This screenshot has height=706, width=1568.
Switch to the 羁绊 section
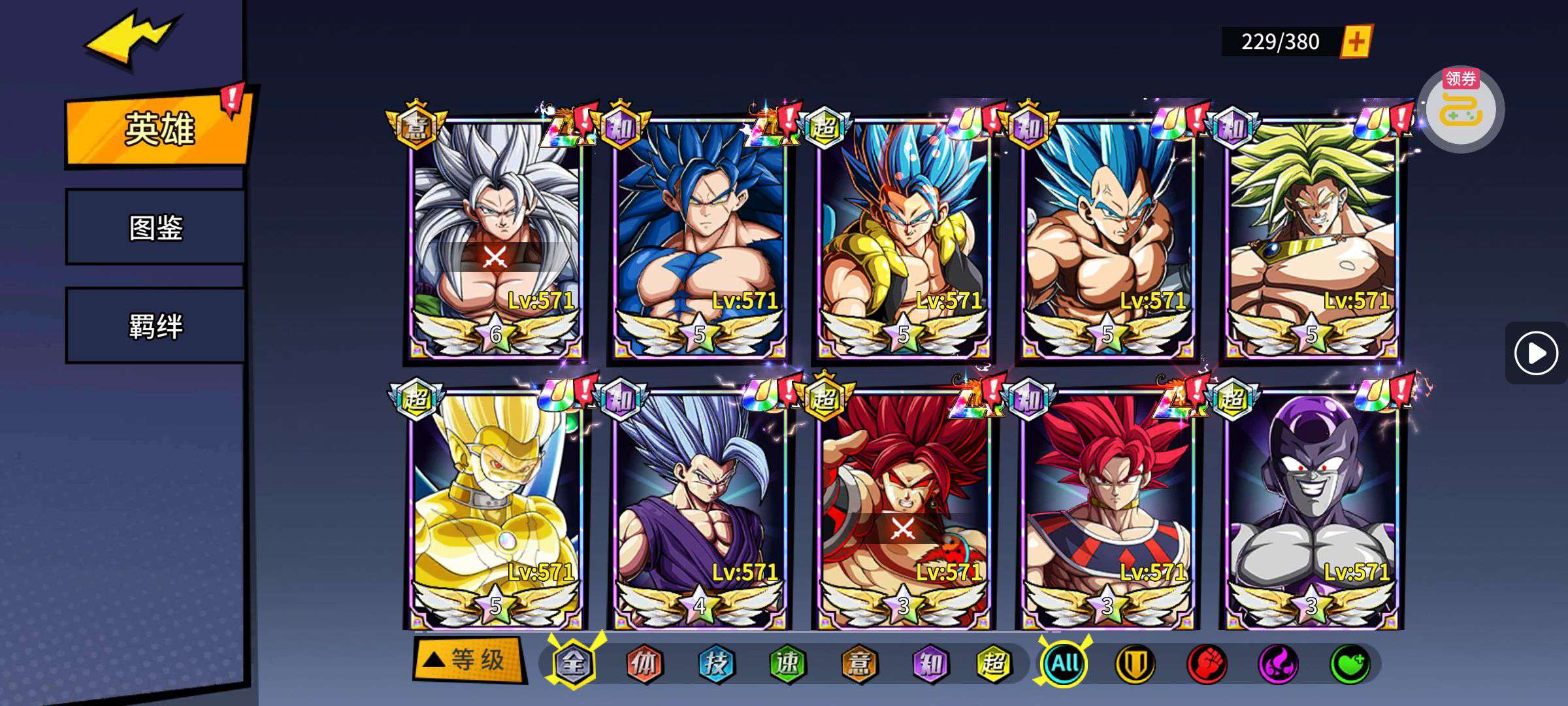155,326
